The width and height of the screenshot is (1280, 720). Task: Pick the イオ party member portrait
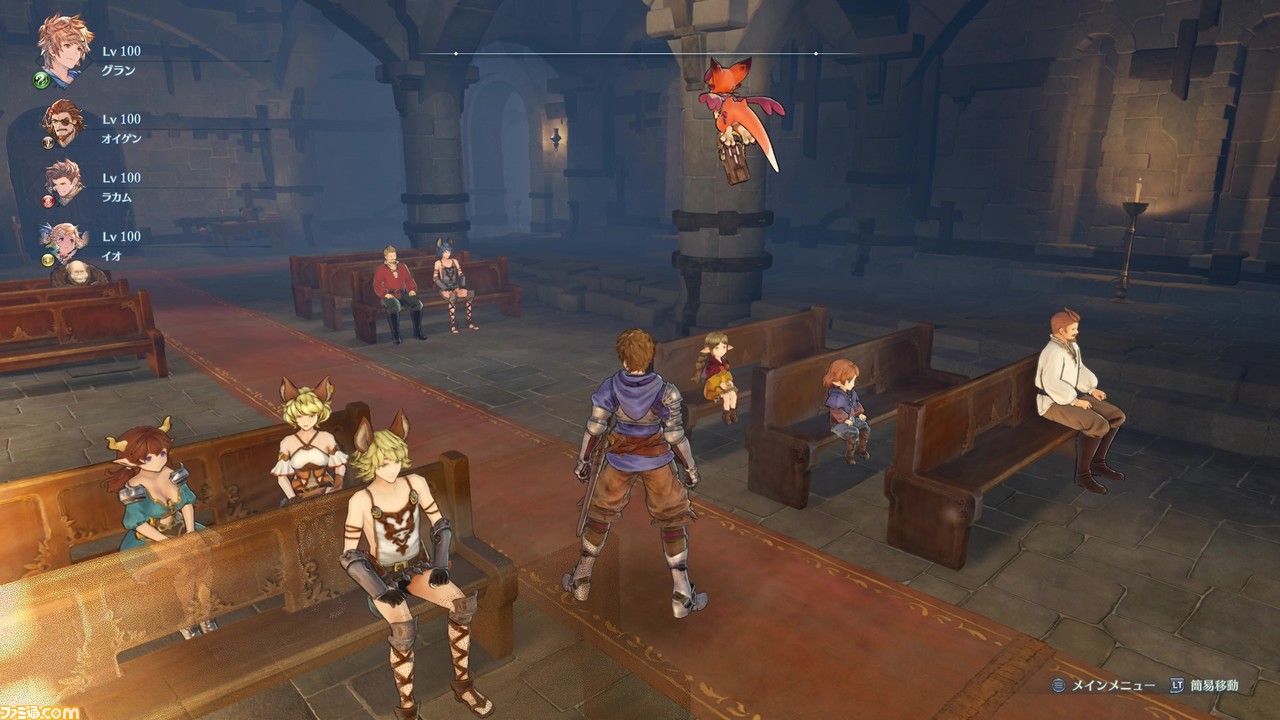pyautogui.click(x=64, y=241)
